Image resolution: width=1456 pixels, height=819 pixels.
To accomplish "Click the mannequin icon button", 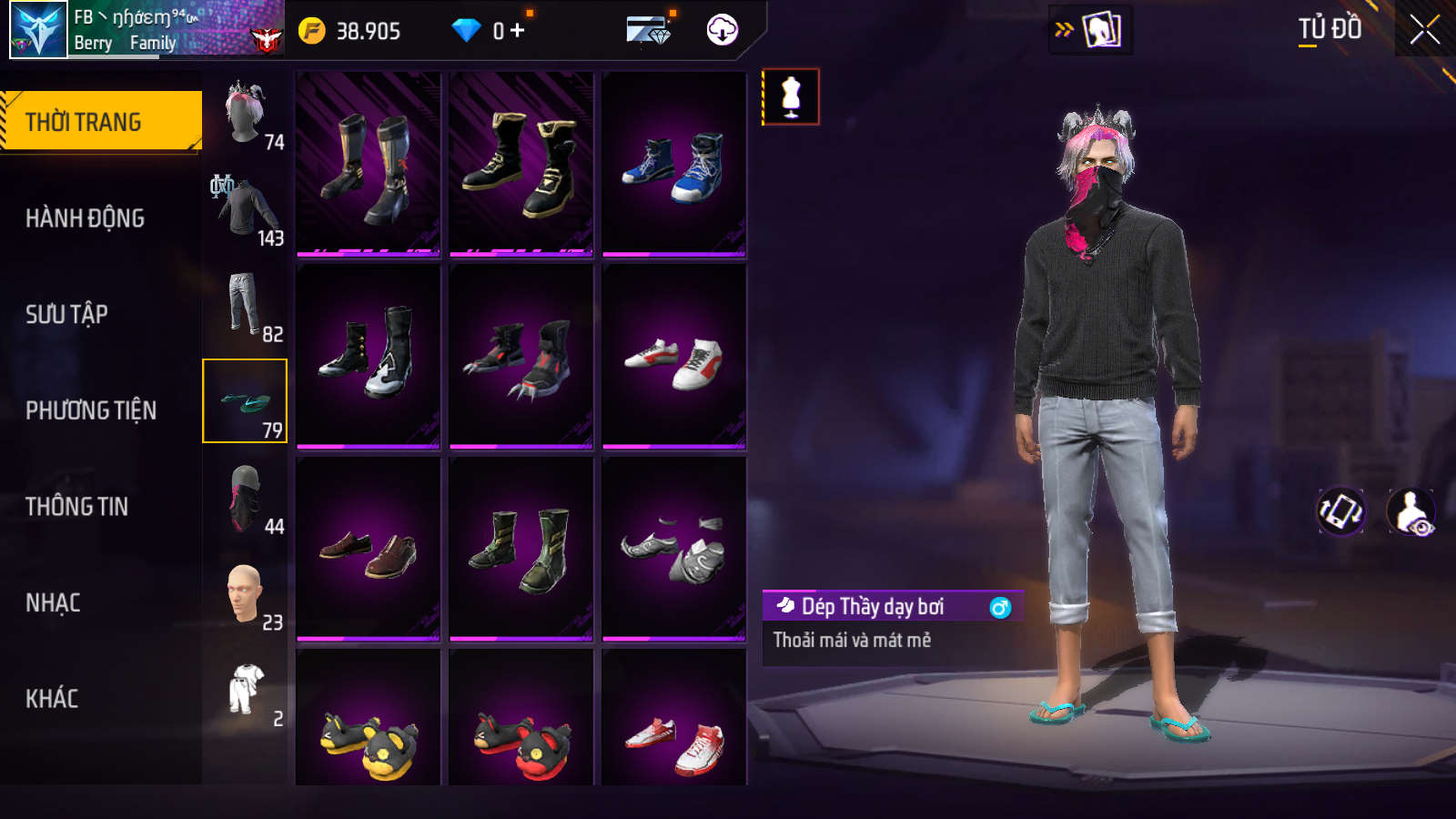I will pyautogui.click(x=791, y=96).
